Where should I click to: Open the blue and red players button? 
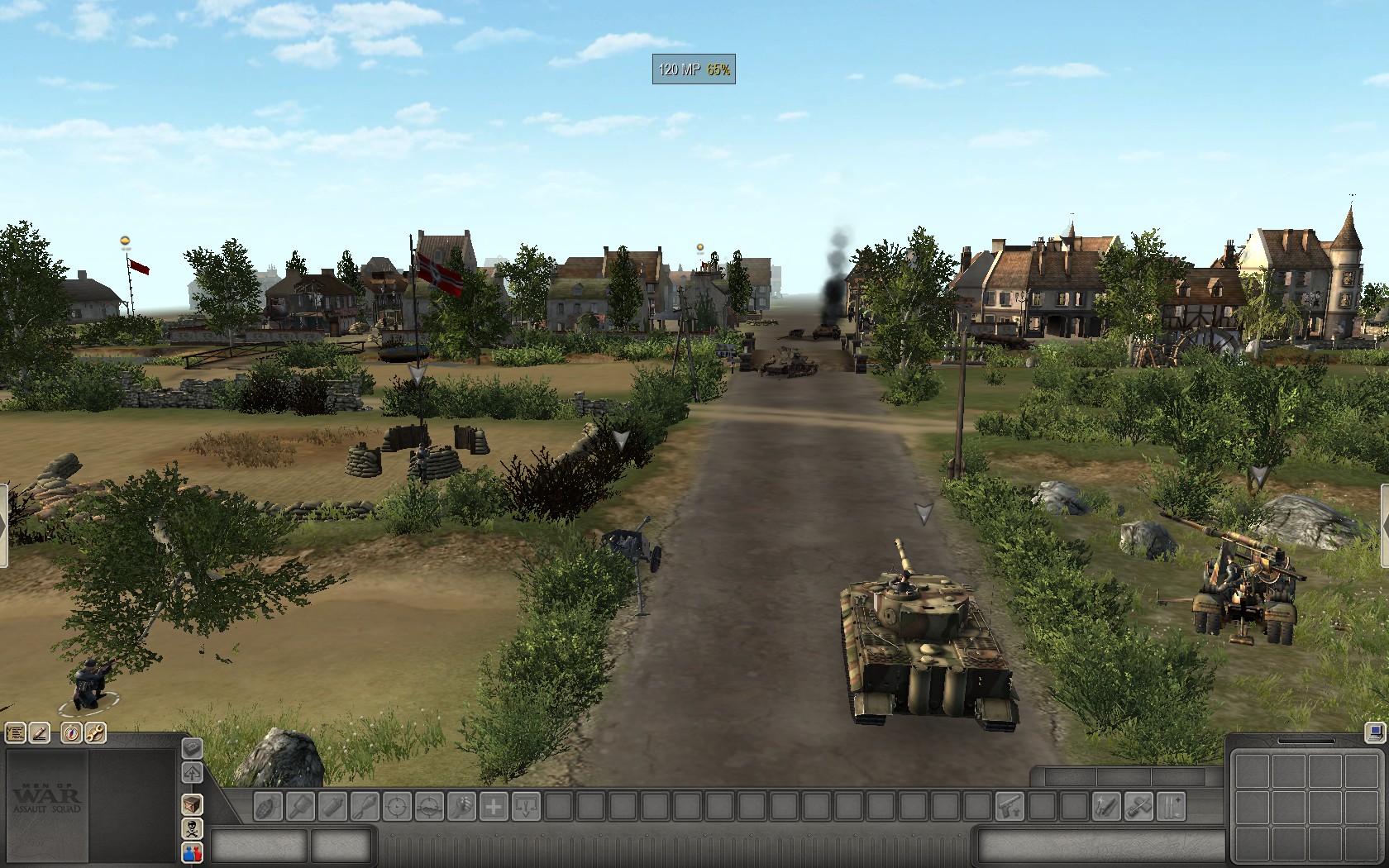[193, 852]
